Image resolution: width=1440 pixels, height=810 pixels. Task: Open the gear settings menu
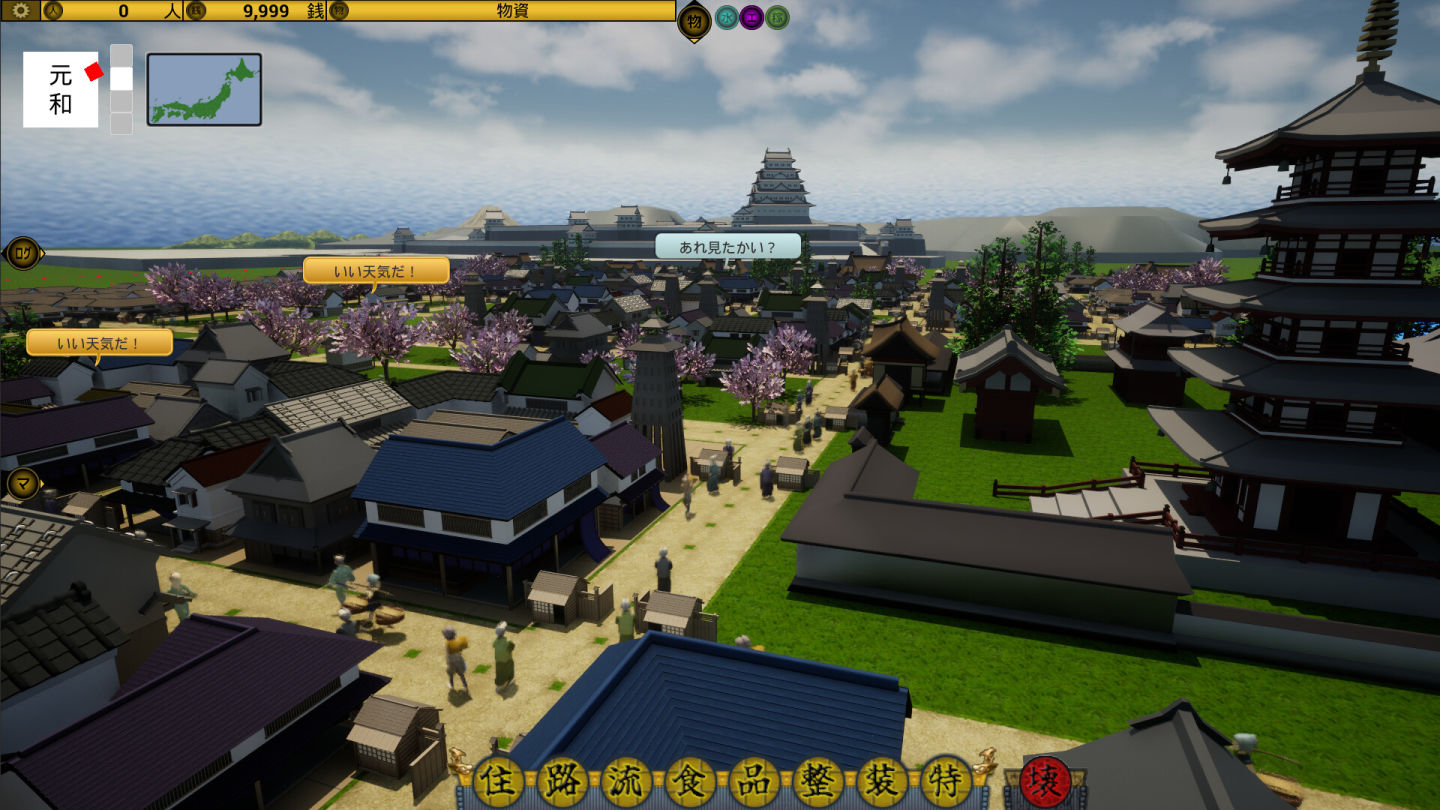pyautogui.click(x=20, y=11)
